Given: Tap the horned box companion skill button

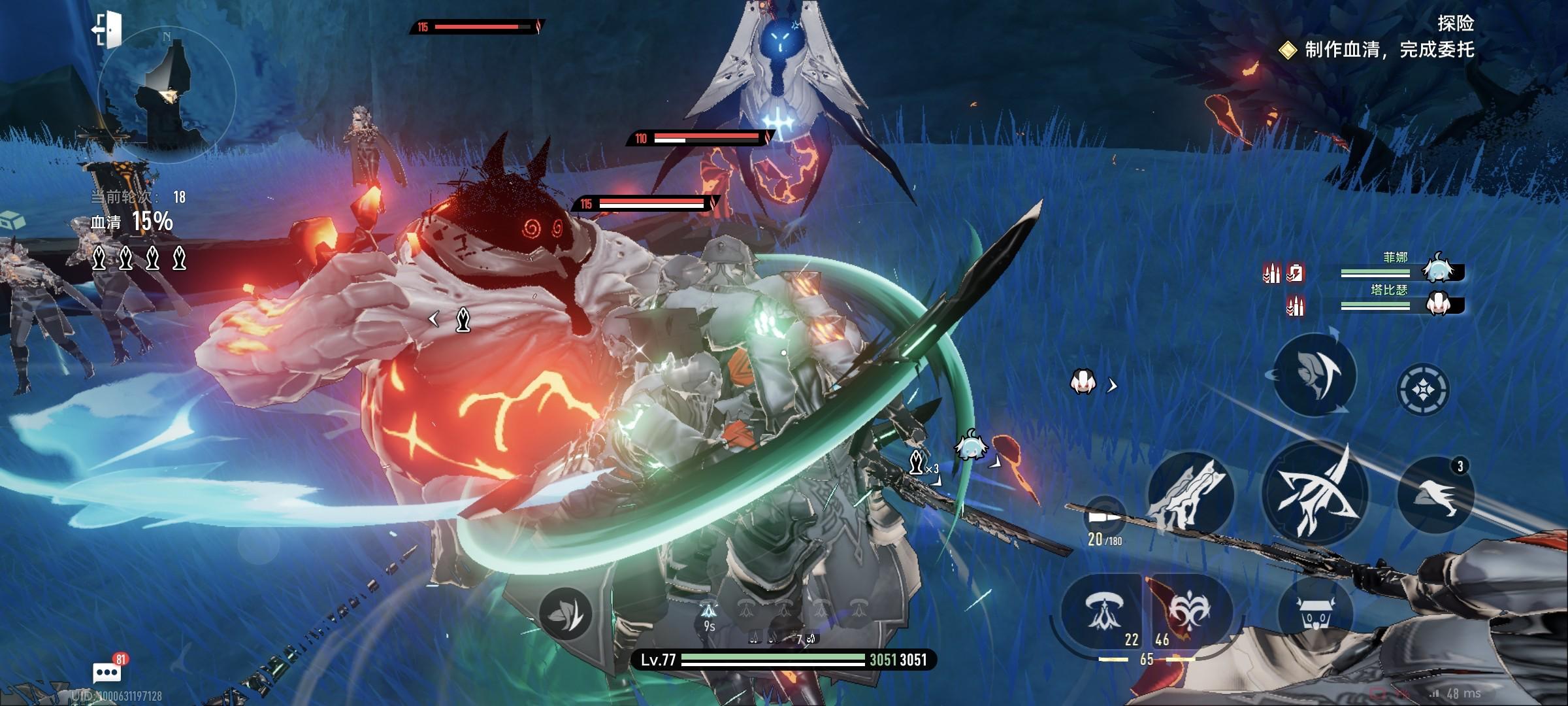Looking at the screenshot, I should (x=1315, y=613).
